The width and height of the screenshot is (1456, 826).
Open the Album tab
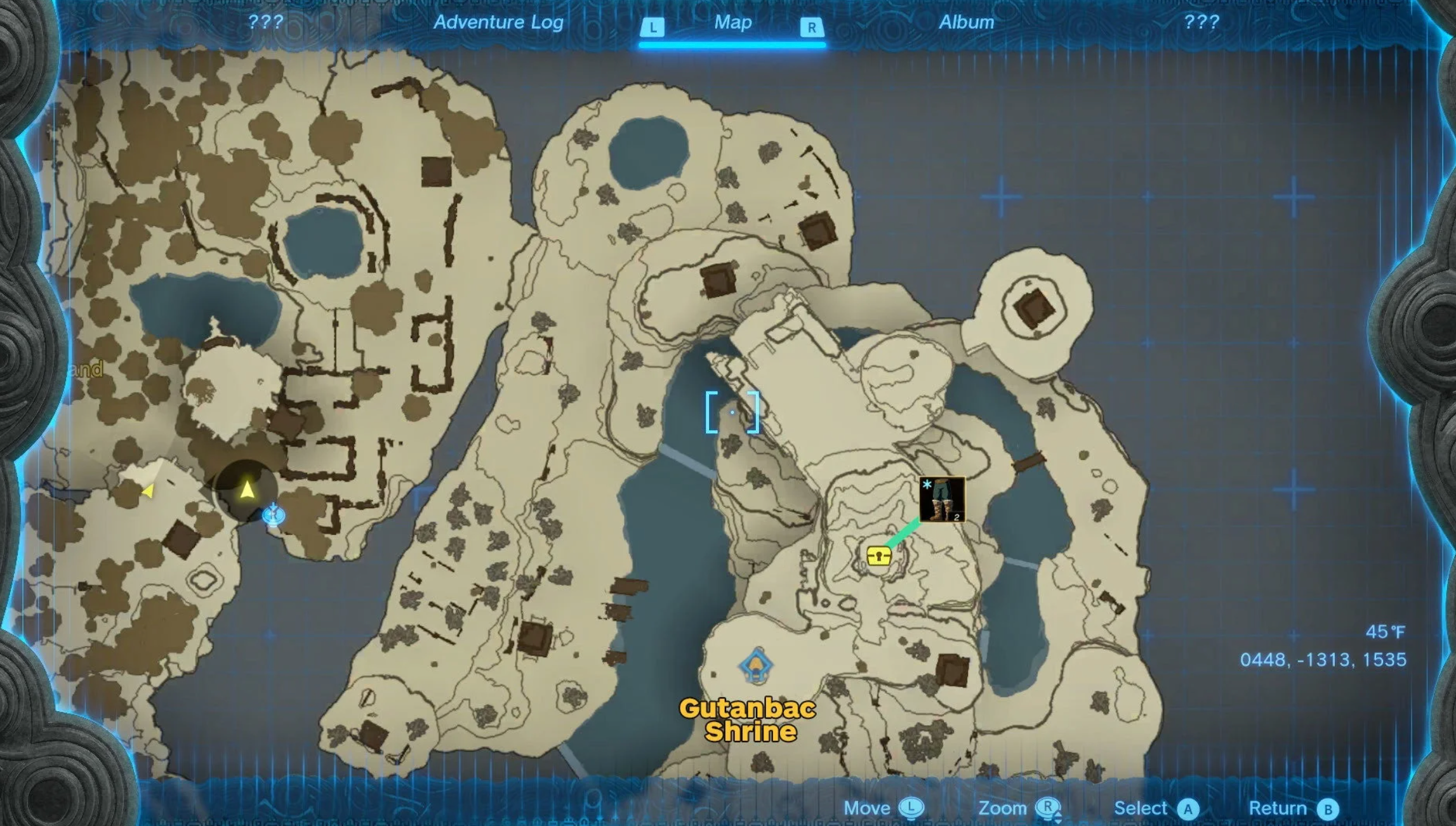tap(966, 23)
